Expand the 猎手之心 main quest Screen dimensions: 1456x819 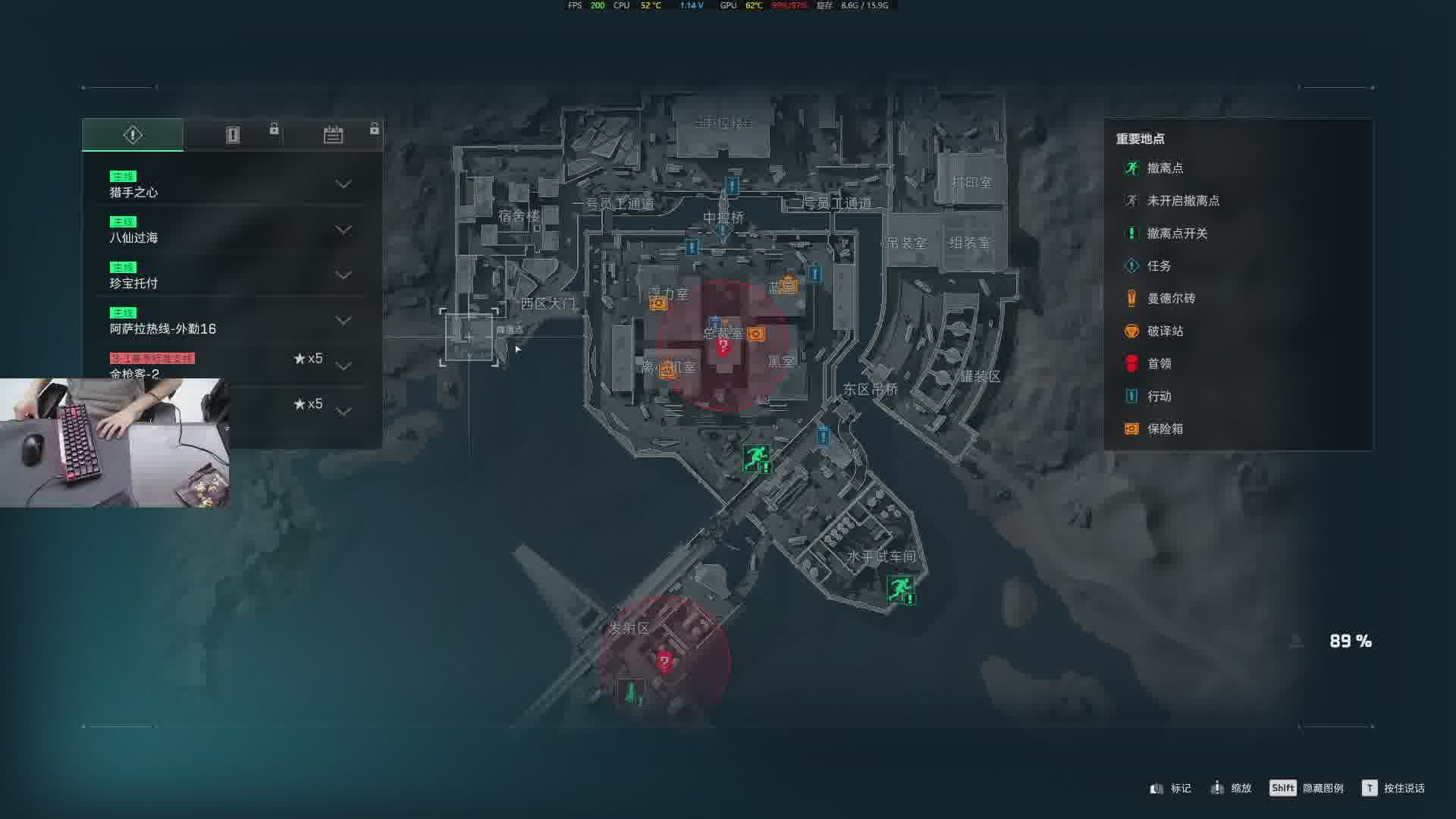pyautogui.click(x=343, y=184)
